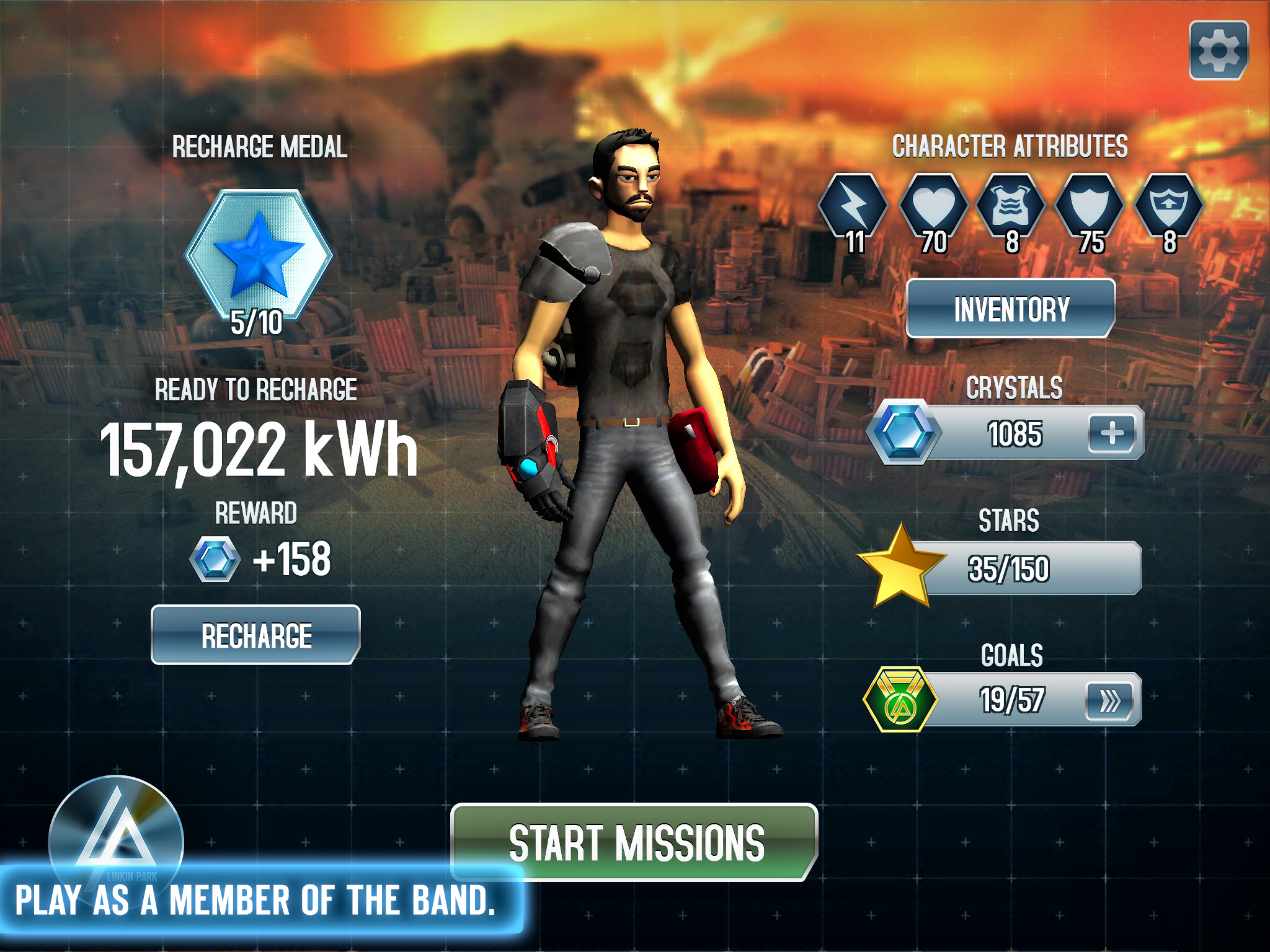The width and height of the screenshot is (1270, 952).
Task: Click the Recharge button
Action: pos(255,635)
